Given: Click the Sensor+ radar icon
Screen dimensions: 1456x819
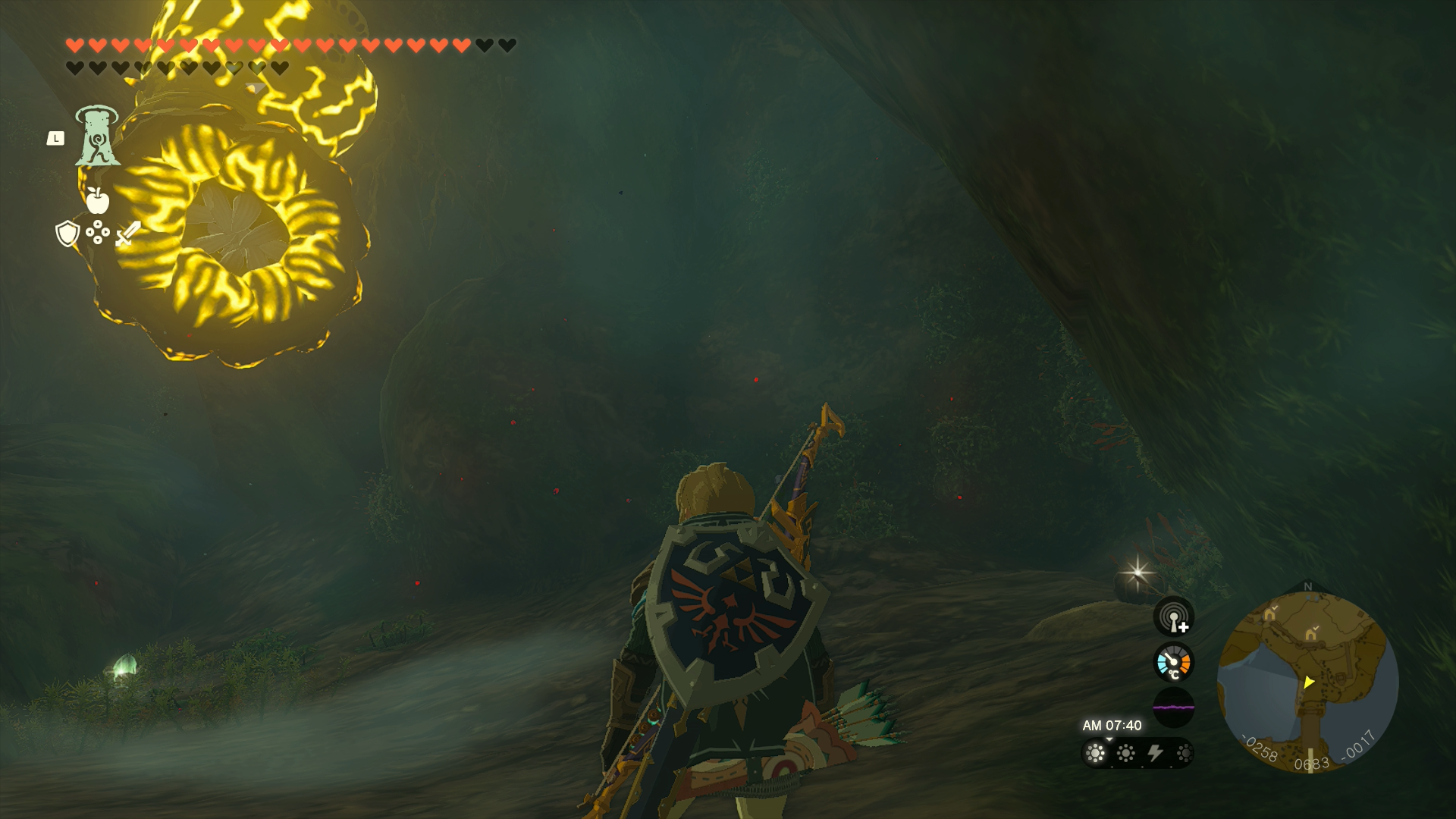Looking at the screenshot, I should click(x=1173, y=617).
